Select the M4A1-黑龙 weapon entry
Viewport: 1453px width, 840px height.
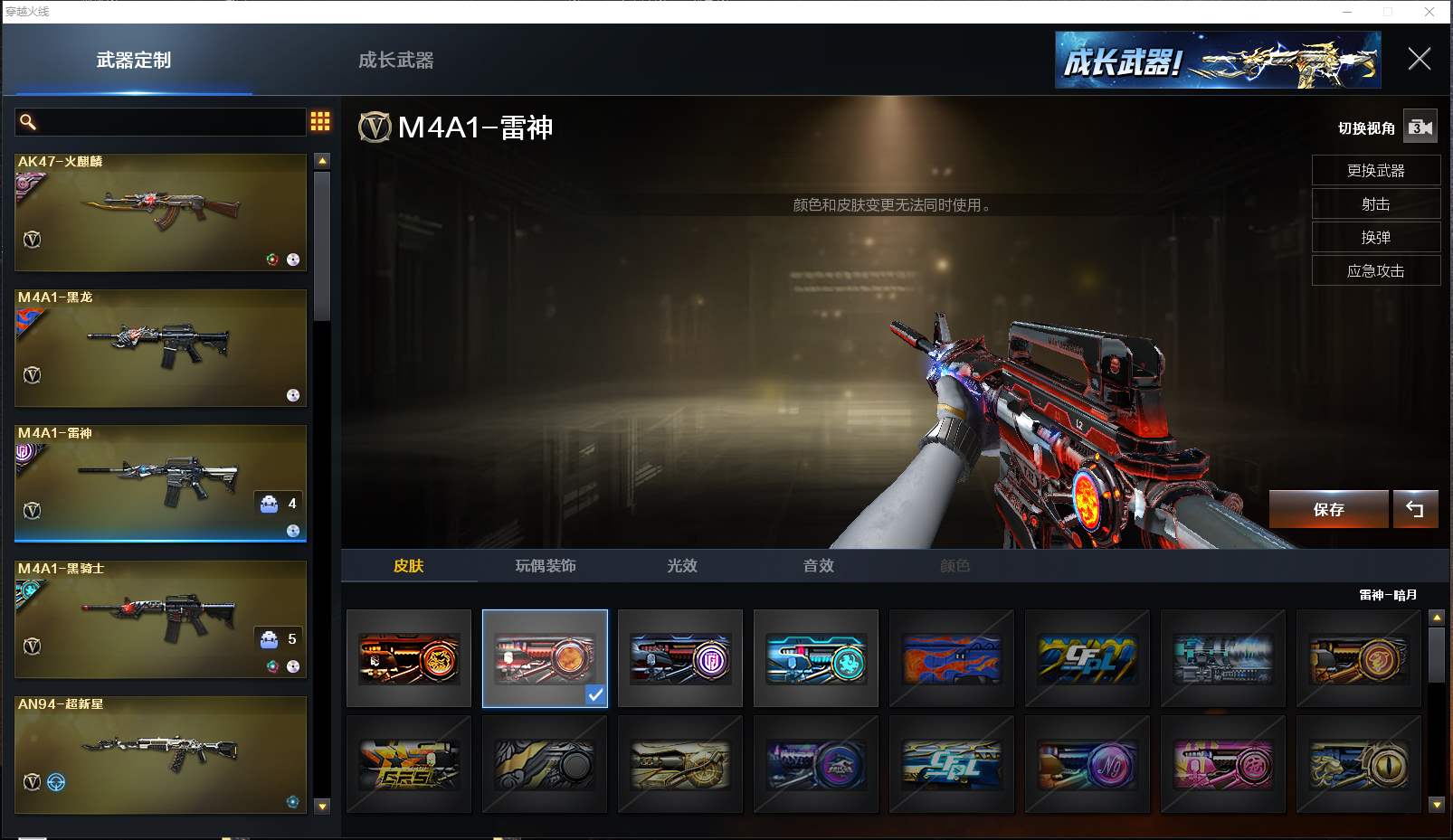pyautogui.click(x=160, y=348)
